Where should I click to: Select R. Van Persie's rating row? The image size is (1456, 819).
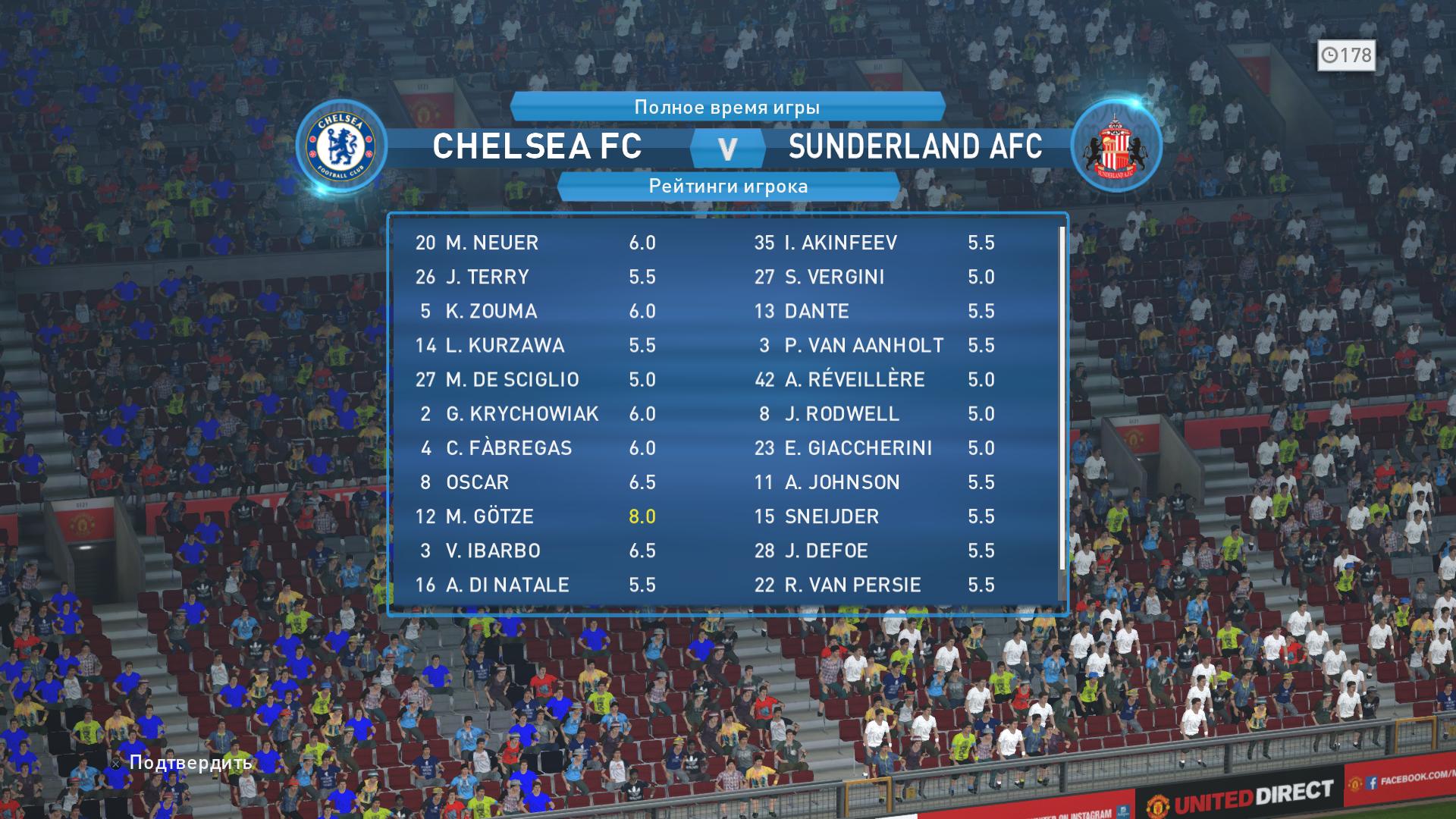pos(872,585)
